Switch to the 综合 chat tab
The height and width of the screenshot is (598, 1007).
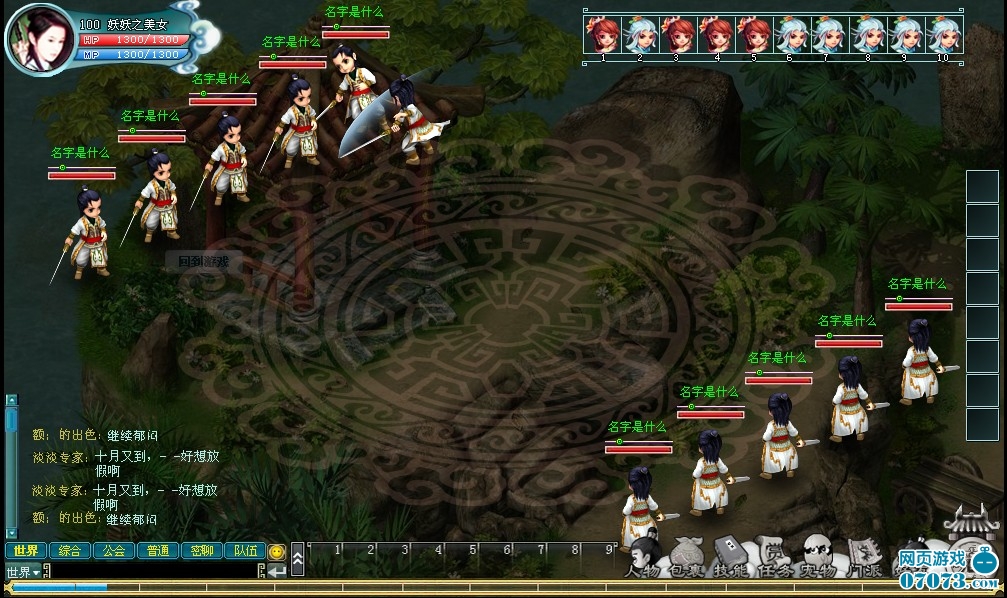(x=69, y=550)
